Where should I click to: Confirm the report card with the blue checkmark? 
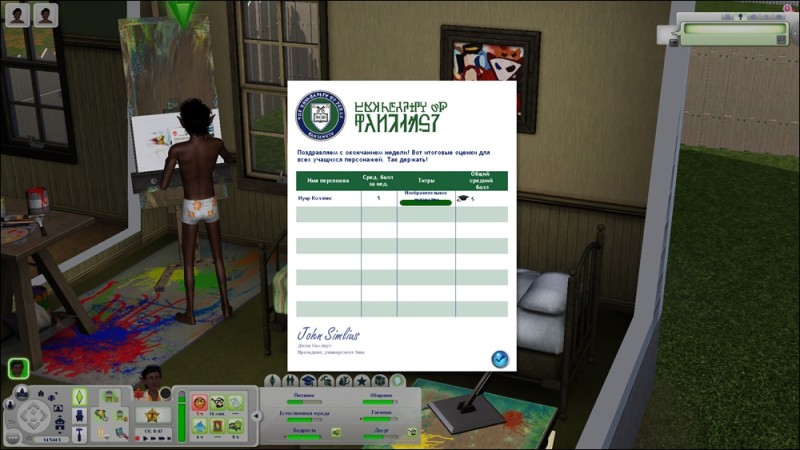coord(500,359)
